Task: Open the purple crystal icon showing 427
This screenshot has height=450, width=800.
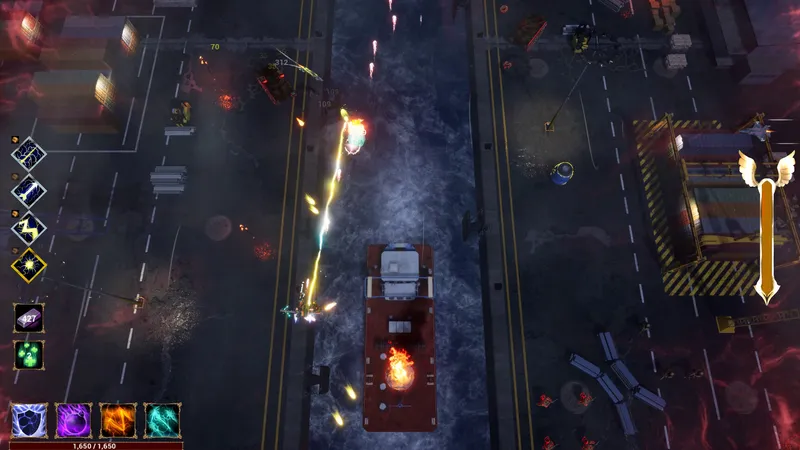Action: pos(28,318)
